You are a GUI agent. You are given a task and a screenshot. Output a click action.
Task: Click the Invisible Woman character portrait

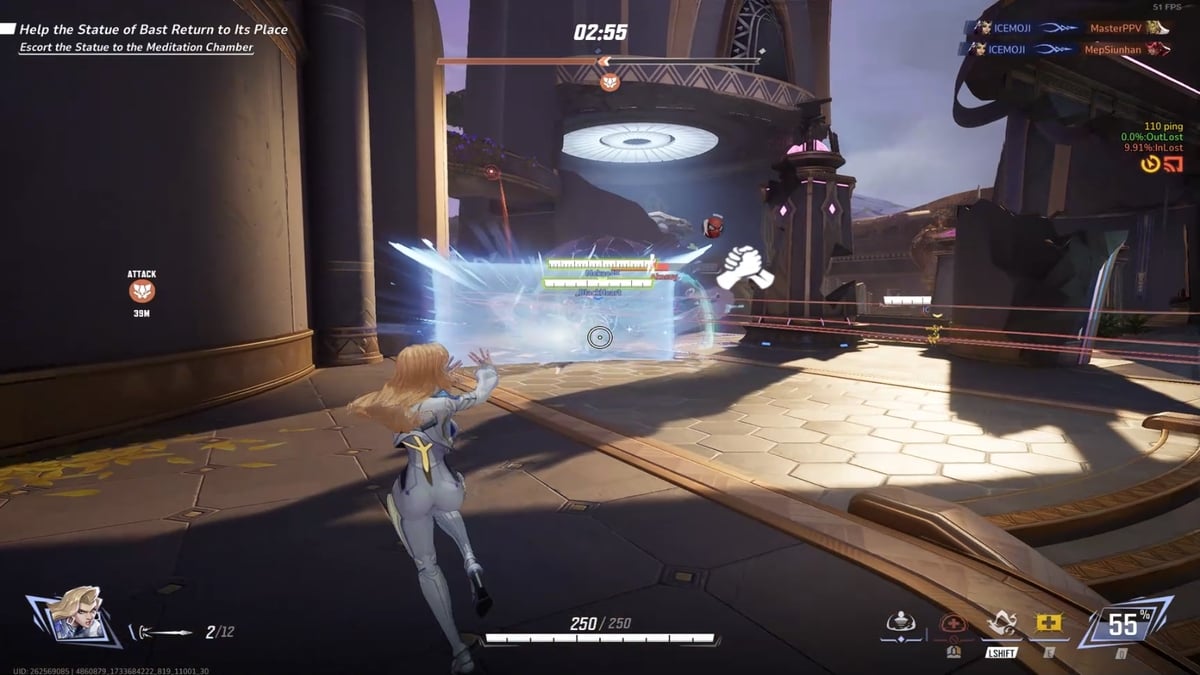74,612
